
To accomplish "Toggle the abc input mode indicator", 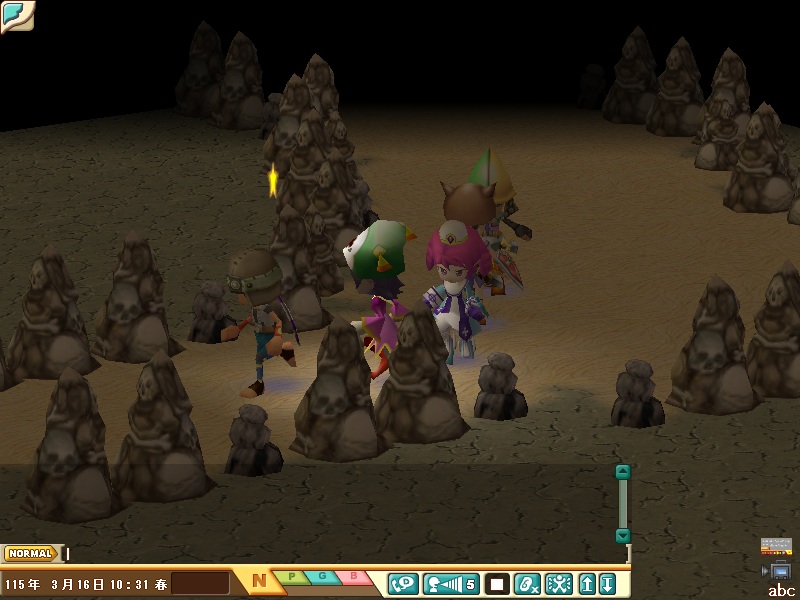I will click(781, 590).
